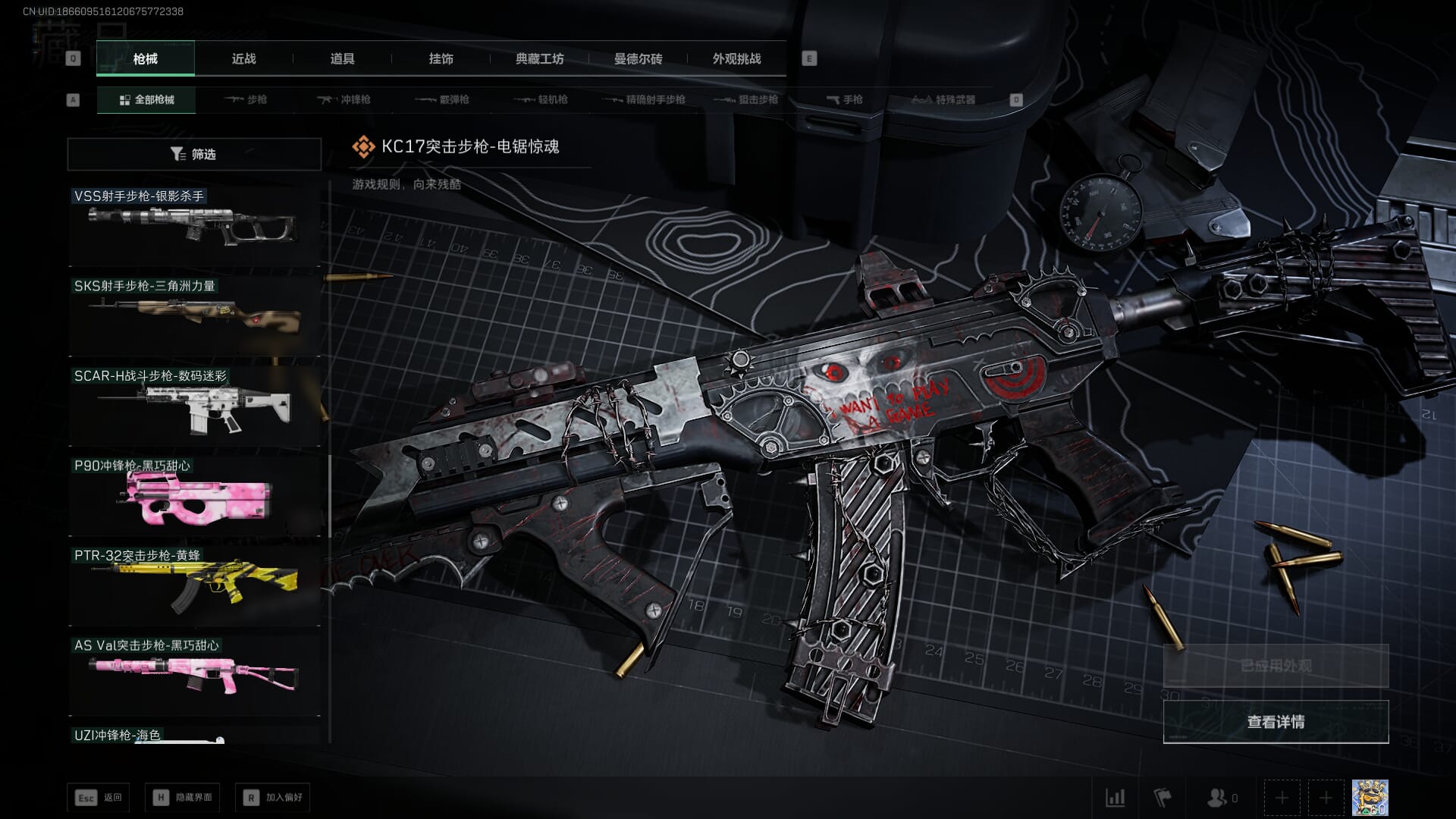Select the AS Val突击步枪-黑巧甜心 skin
Screen dimensions: 1456x819
194,675
